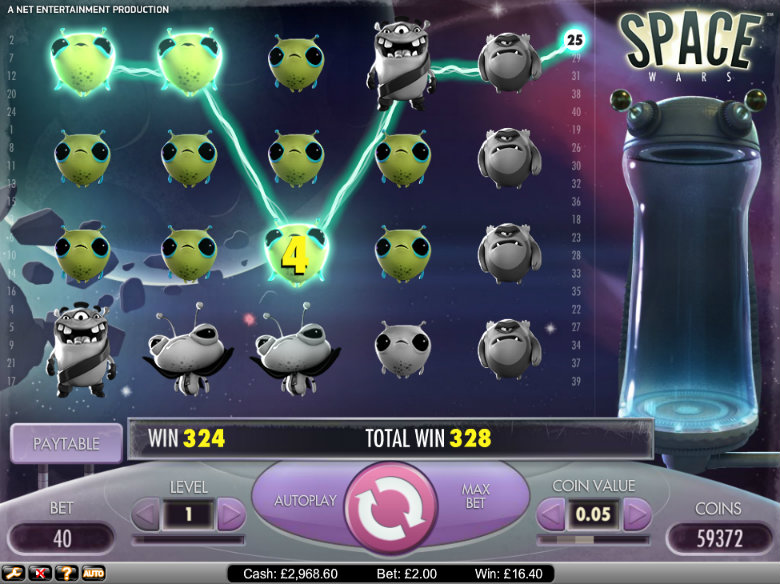Open game settings wrench icon
Screen dimensions: 780x584
(13, 573)
